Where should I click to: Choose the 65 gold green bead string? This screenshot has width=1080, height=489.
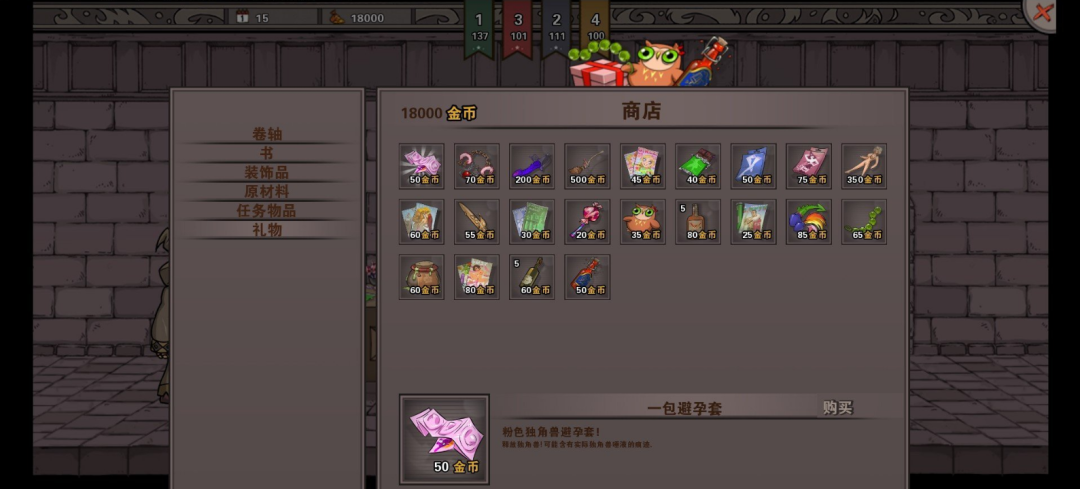coord(864,221)
